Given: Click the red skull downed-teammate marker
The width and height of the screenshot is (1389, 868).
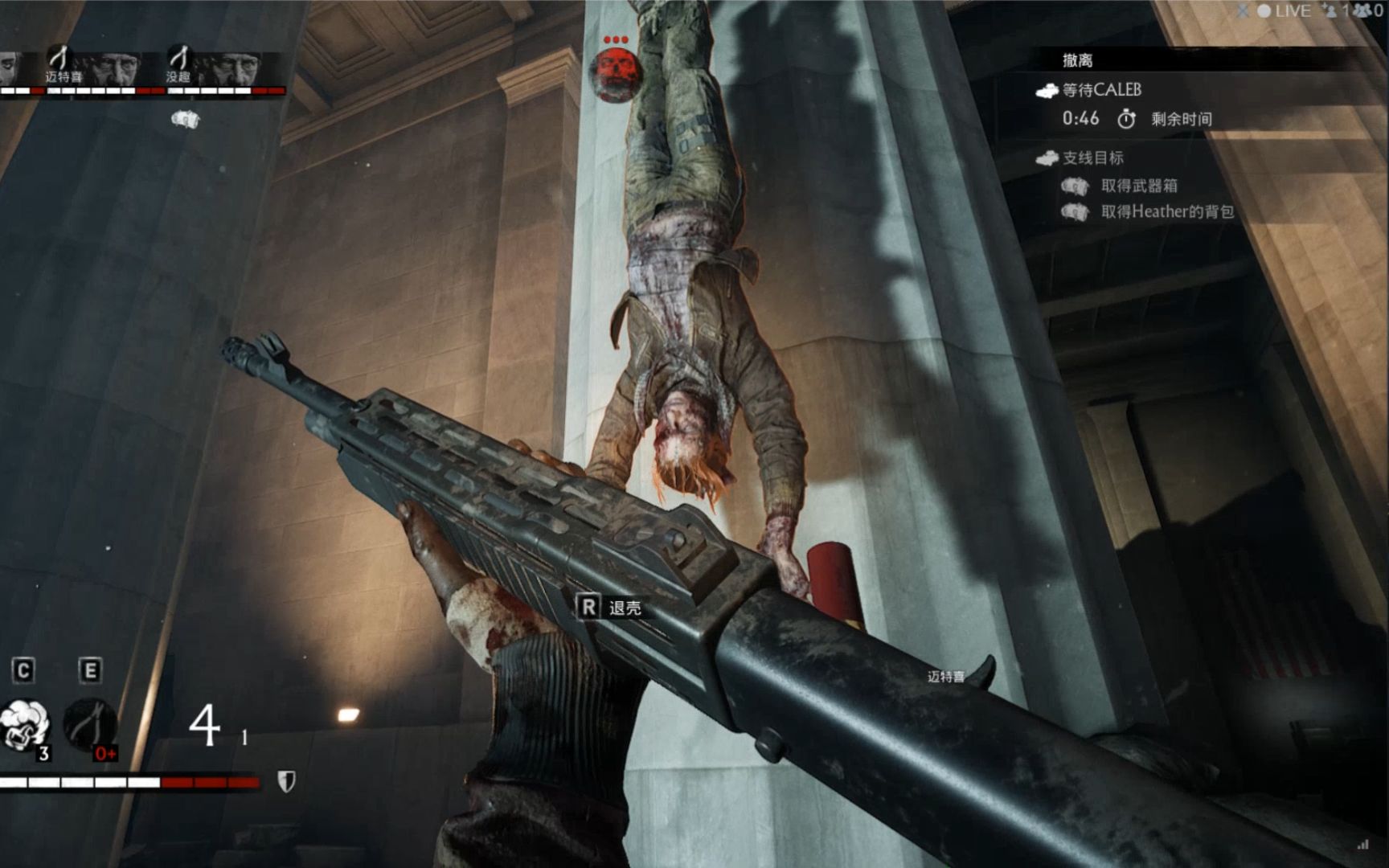Looking at the screenshot, I should tap(616, 72).
